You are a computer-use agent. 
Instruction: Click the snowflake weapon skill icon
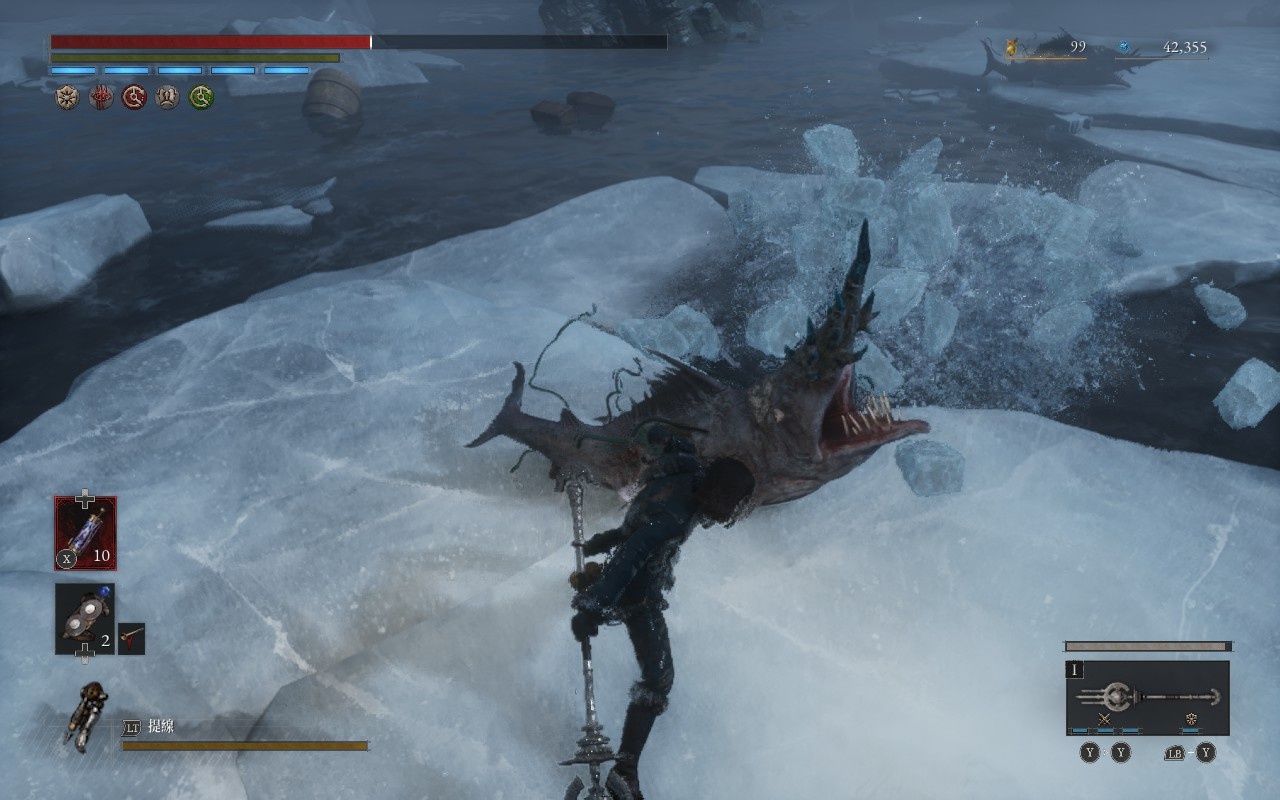[x=1191, y=719]
